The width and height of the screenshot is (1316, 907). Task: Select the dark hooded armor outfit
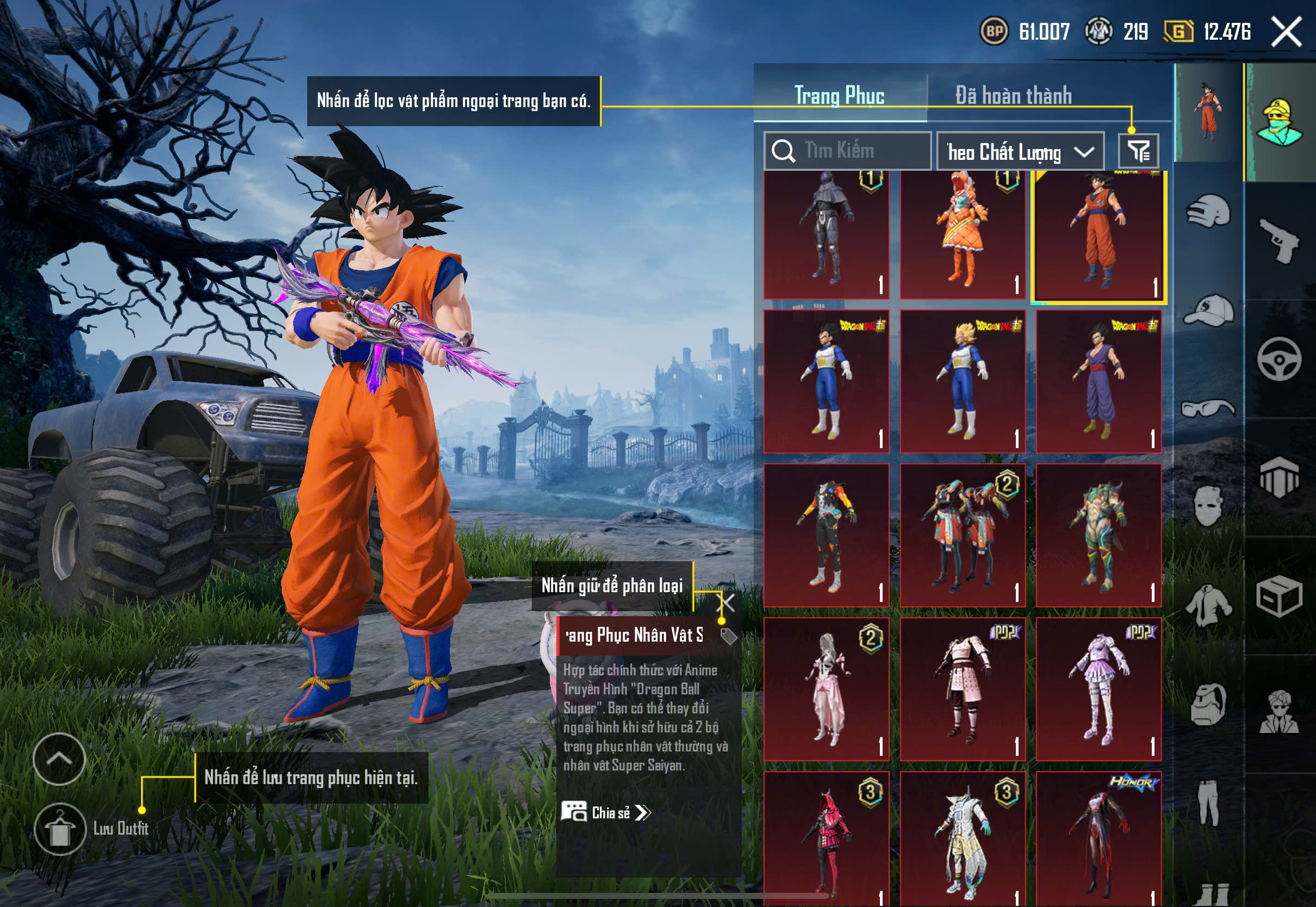826,234
